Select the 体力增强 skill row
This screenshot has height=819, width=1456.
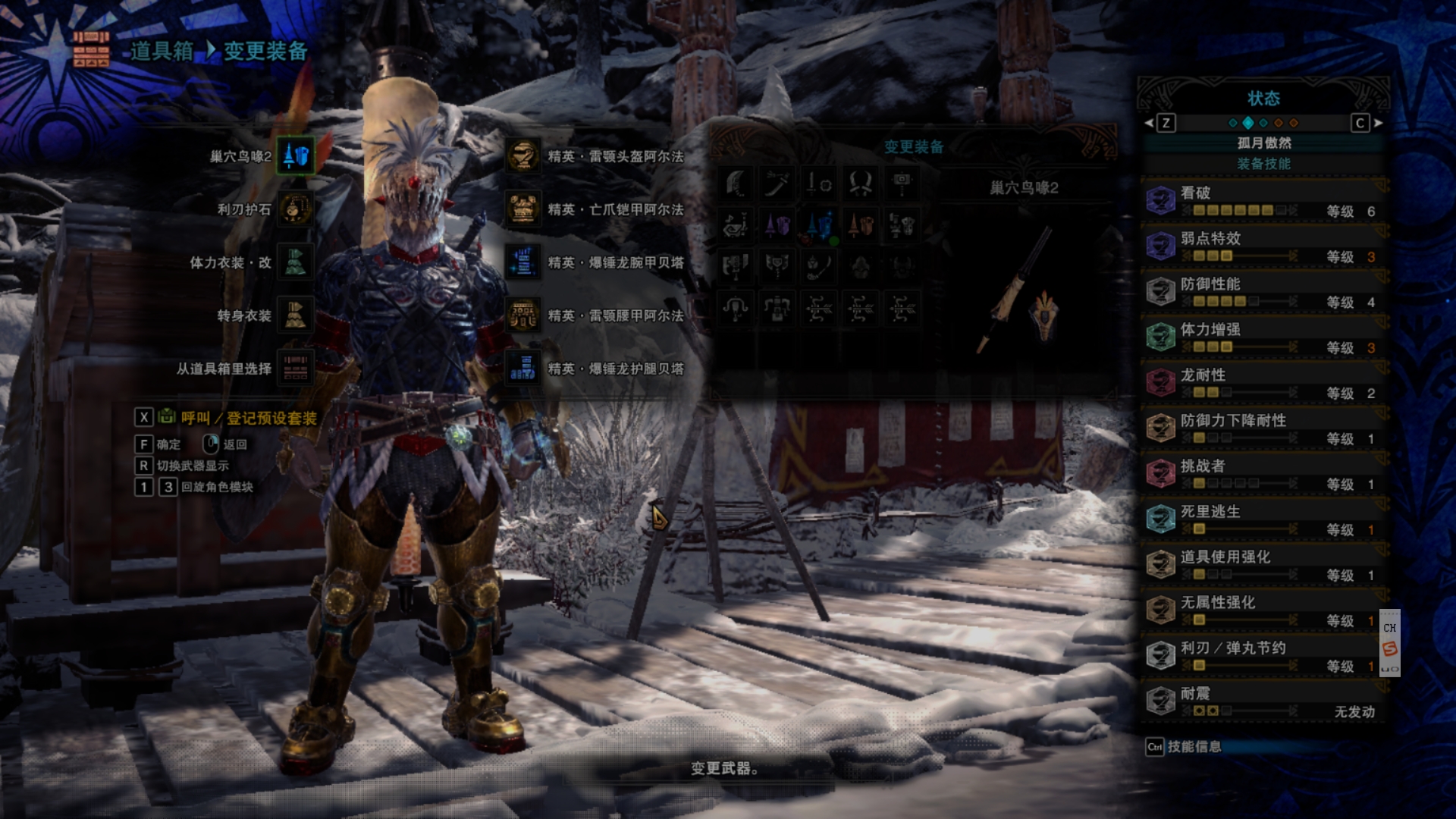[1263, 337]
